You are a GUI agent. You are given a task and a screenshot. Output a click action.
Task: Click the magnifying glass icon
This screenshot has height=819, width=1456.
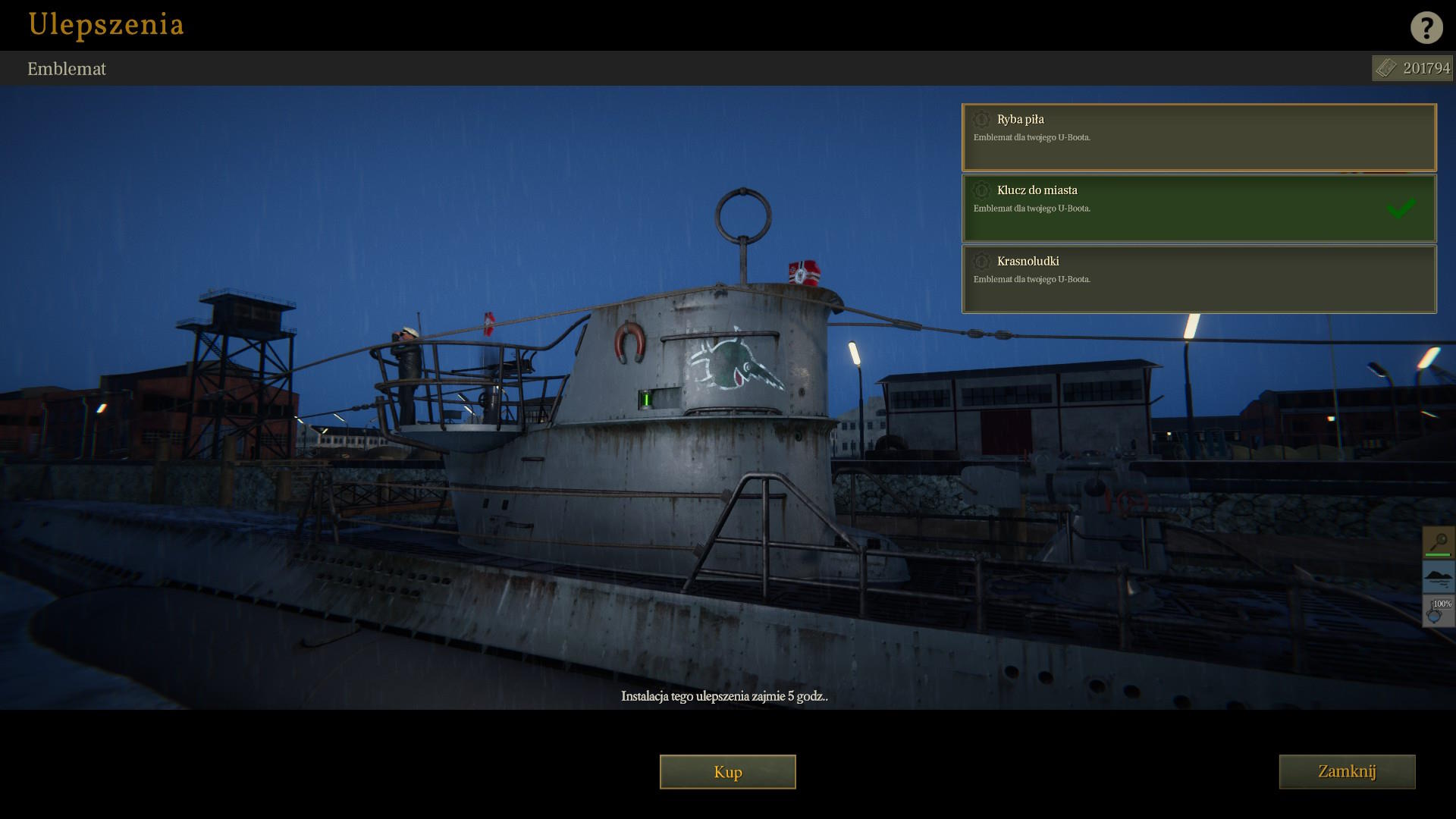[x=1438, y=542]
